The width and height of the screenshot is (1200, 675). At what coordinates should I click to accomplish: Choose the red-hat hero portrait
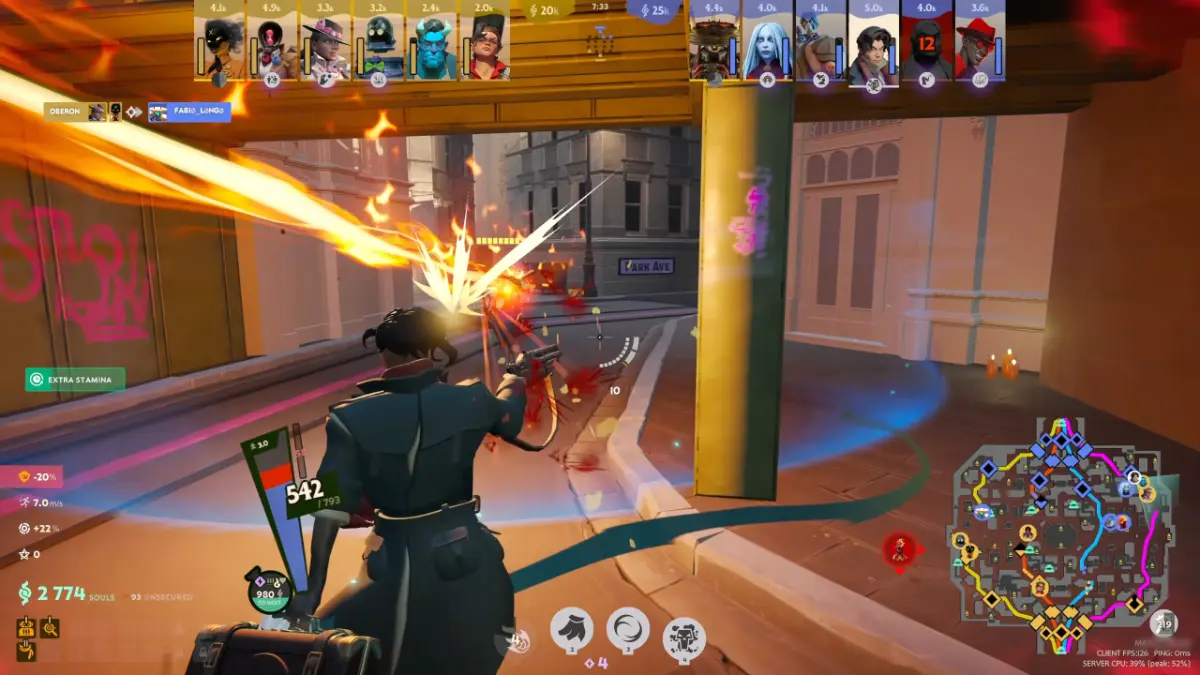979,47
